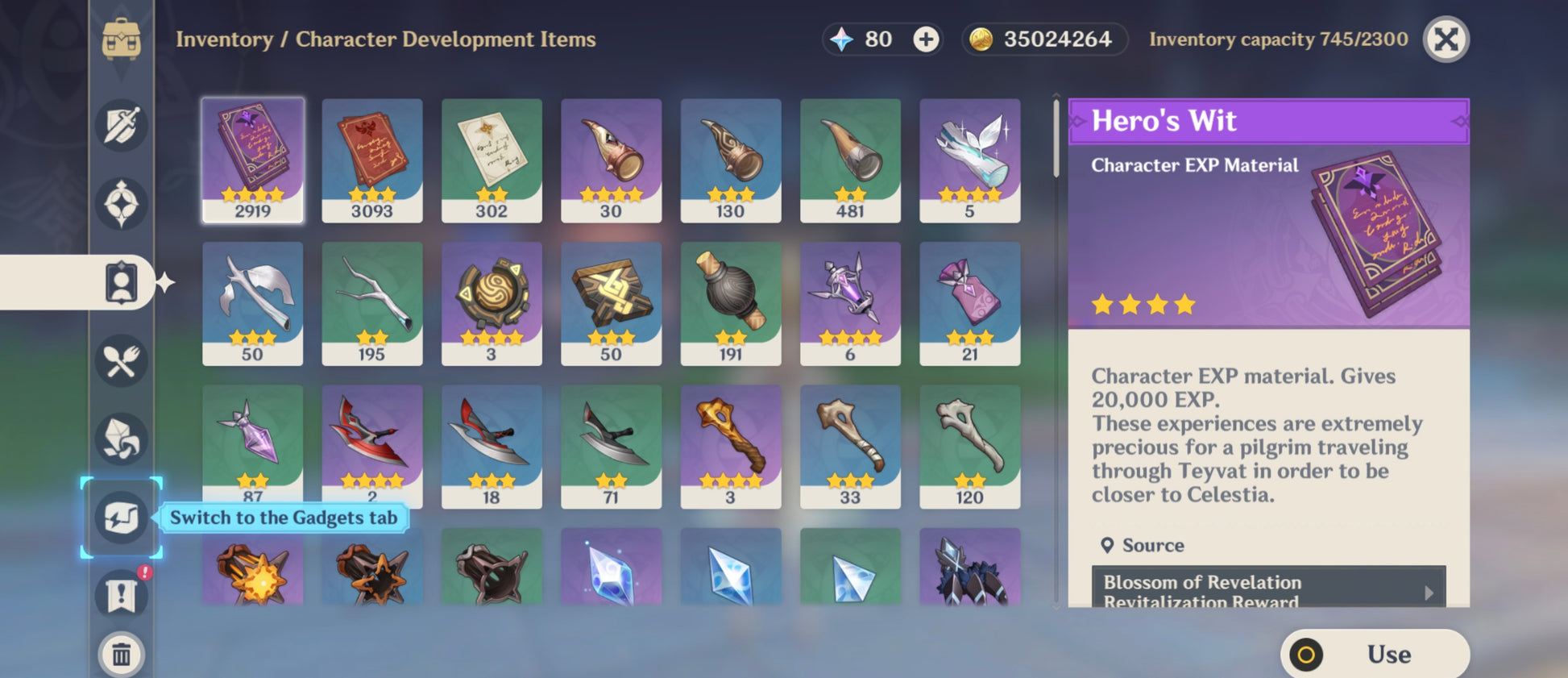The height and width of the screenshot is (678, 1568).
Task: Switch to the Weapons tab
Action: coord(122,125)
